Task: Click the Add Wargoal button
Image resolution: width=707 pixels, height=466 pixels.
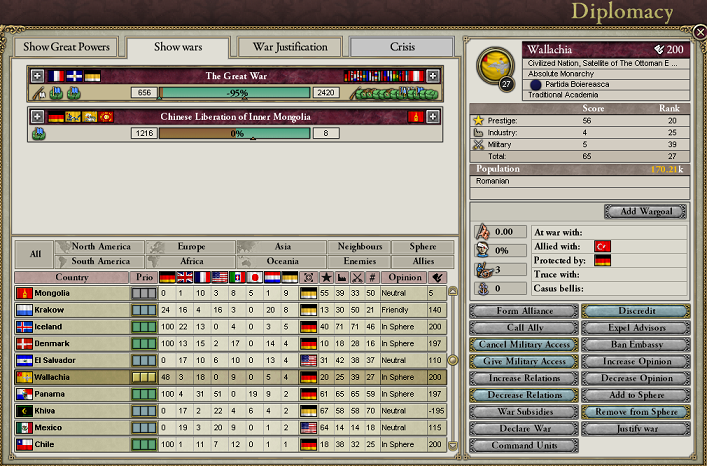Action: point(645,212)
